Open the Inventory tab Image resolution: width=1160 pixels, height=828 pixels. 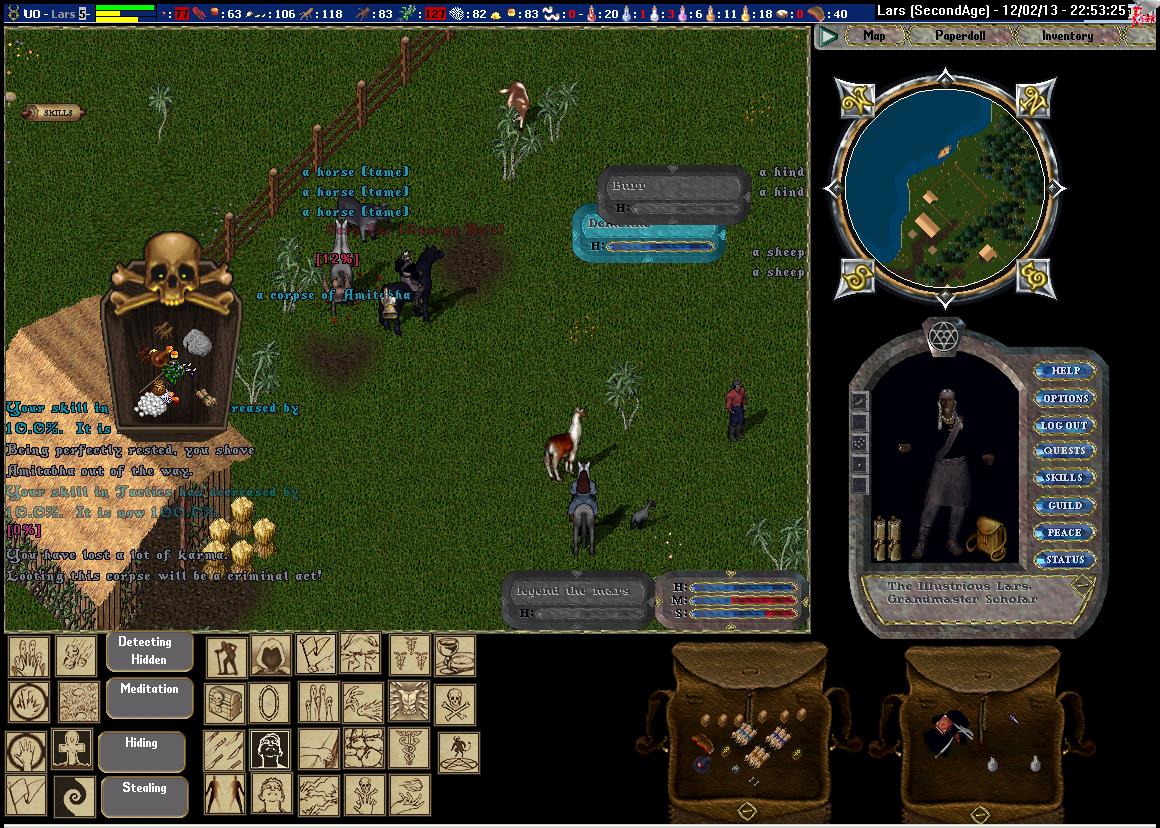(1067, 36)
